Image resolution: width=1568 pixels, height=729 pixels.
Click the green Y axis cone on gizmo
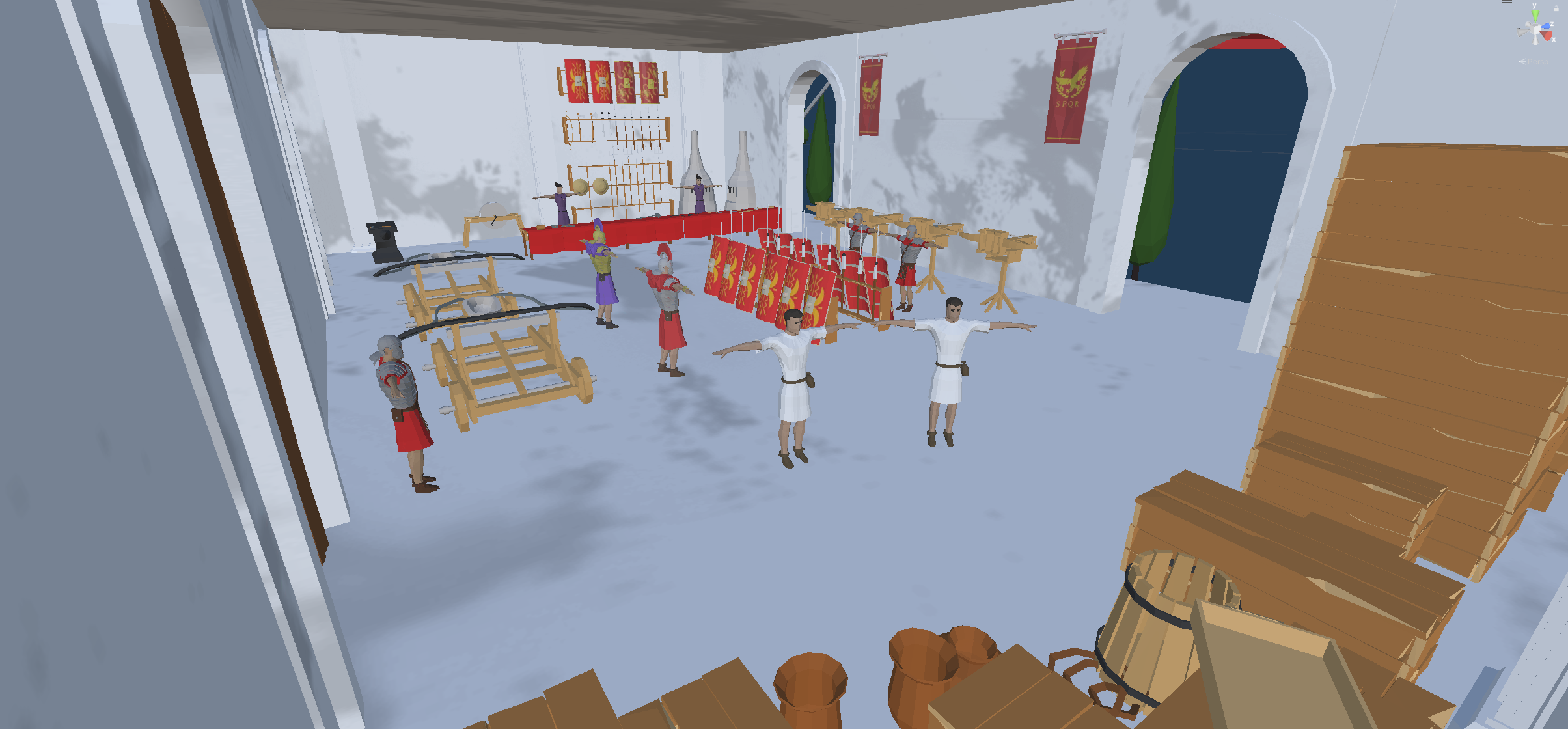tap(1534, 15)
